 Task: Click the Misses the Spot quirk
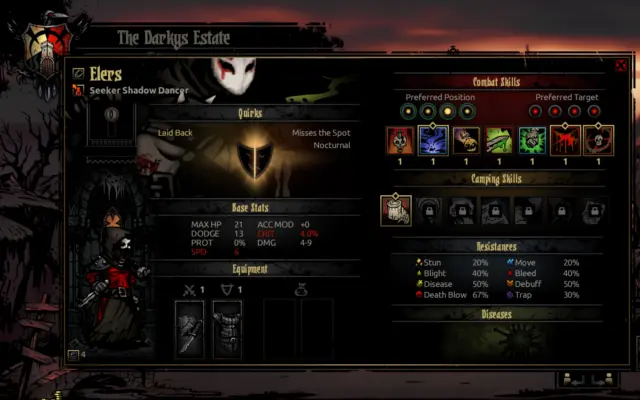pyautogui.click(x=321, y=132)
